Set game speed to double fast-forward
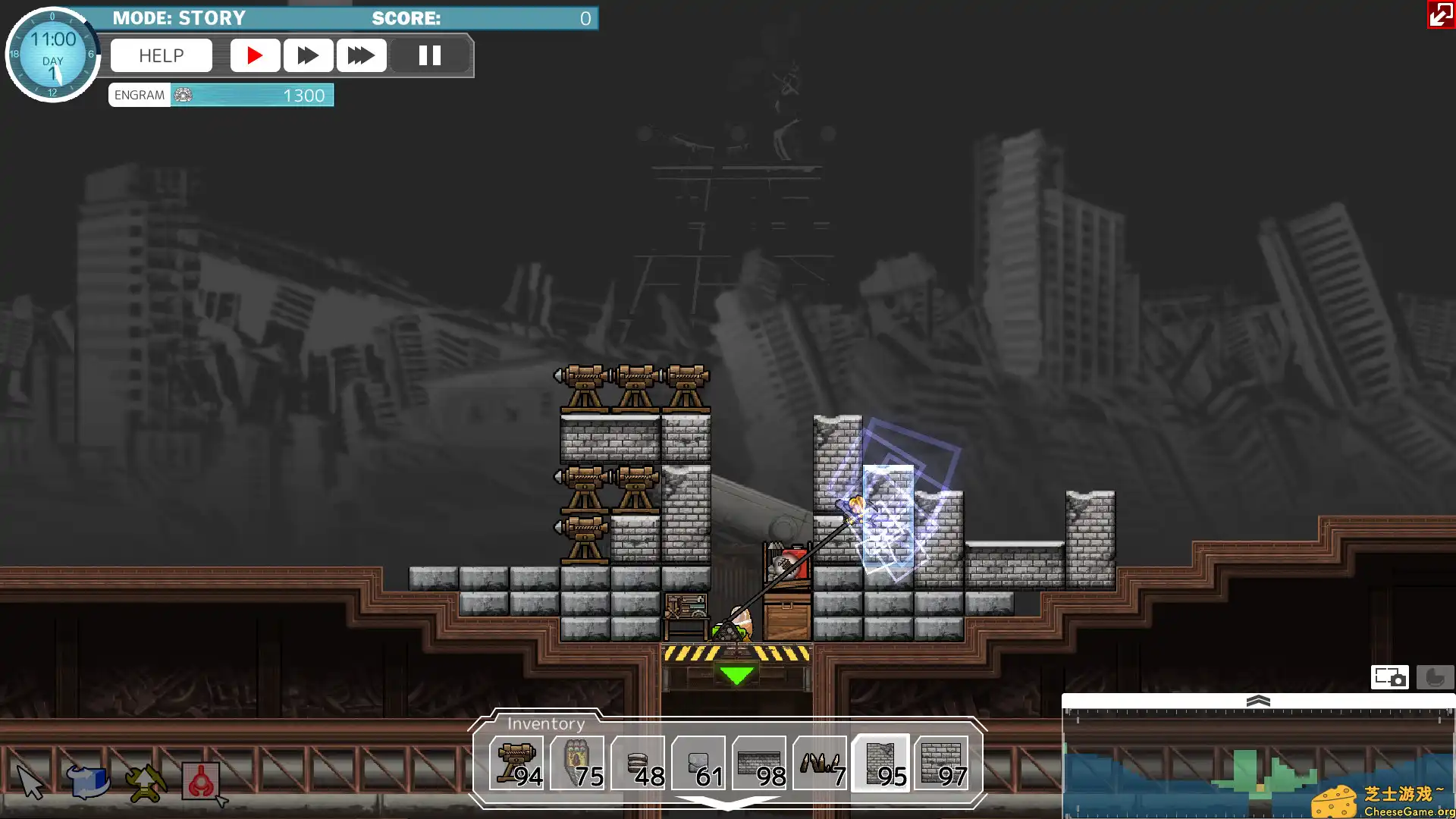The height and width of the screenshot is (819, 1456). pos(308,55)
